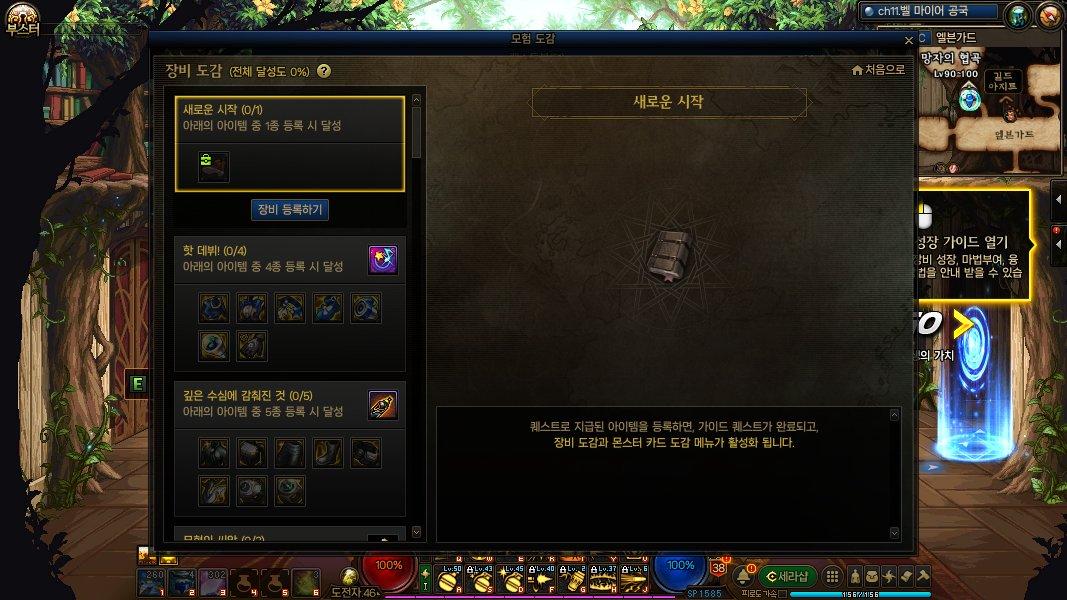Screen dimensions: 1067x600
Task: Click the 깊은 수심 orange reward icon
Action: pyautogui.click(x=383, y=404)
